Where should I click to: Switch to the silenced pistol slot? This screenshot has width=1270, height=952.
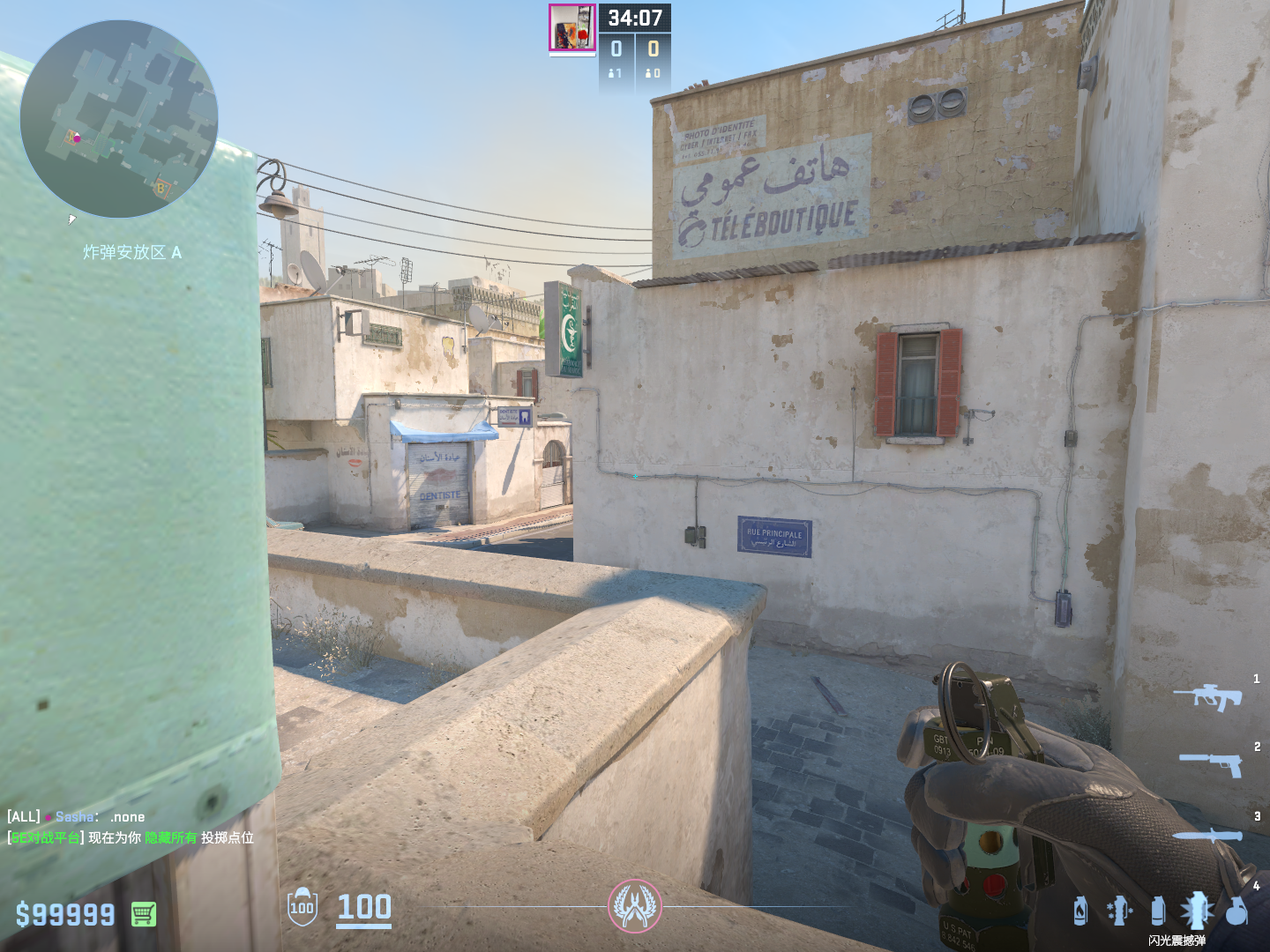[x=1211, y=762]
